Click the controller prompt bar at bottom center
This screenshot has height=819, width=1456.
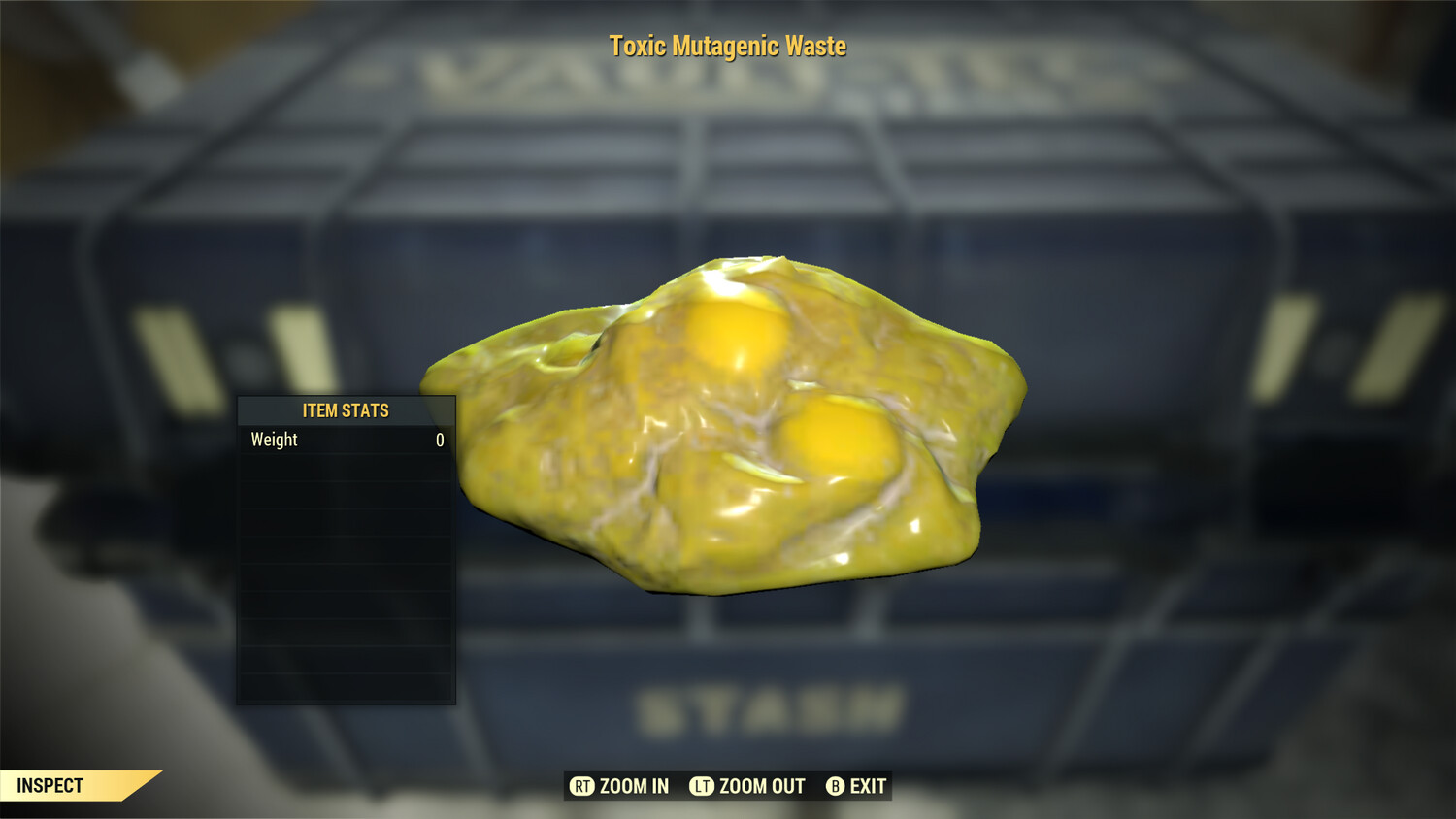pos(728,785)
